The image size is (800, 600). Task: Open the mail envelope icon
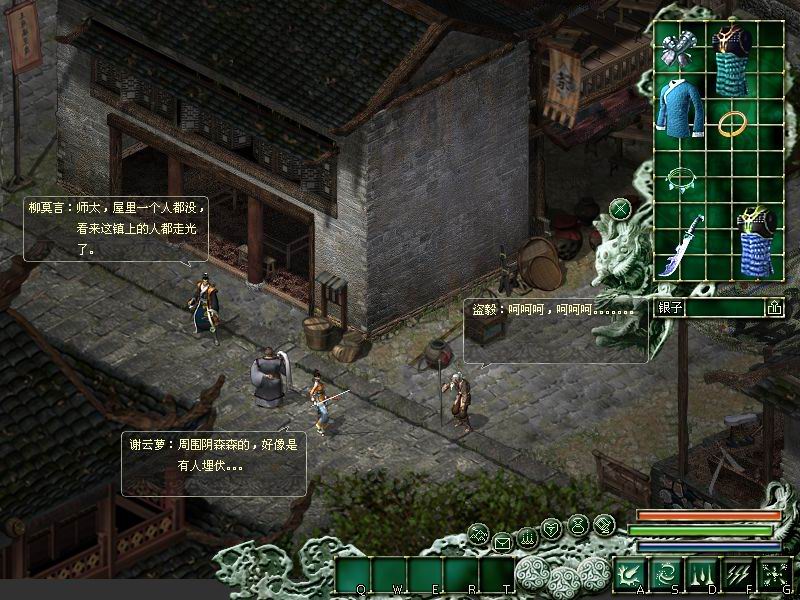(502, 542)
